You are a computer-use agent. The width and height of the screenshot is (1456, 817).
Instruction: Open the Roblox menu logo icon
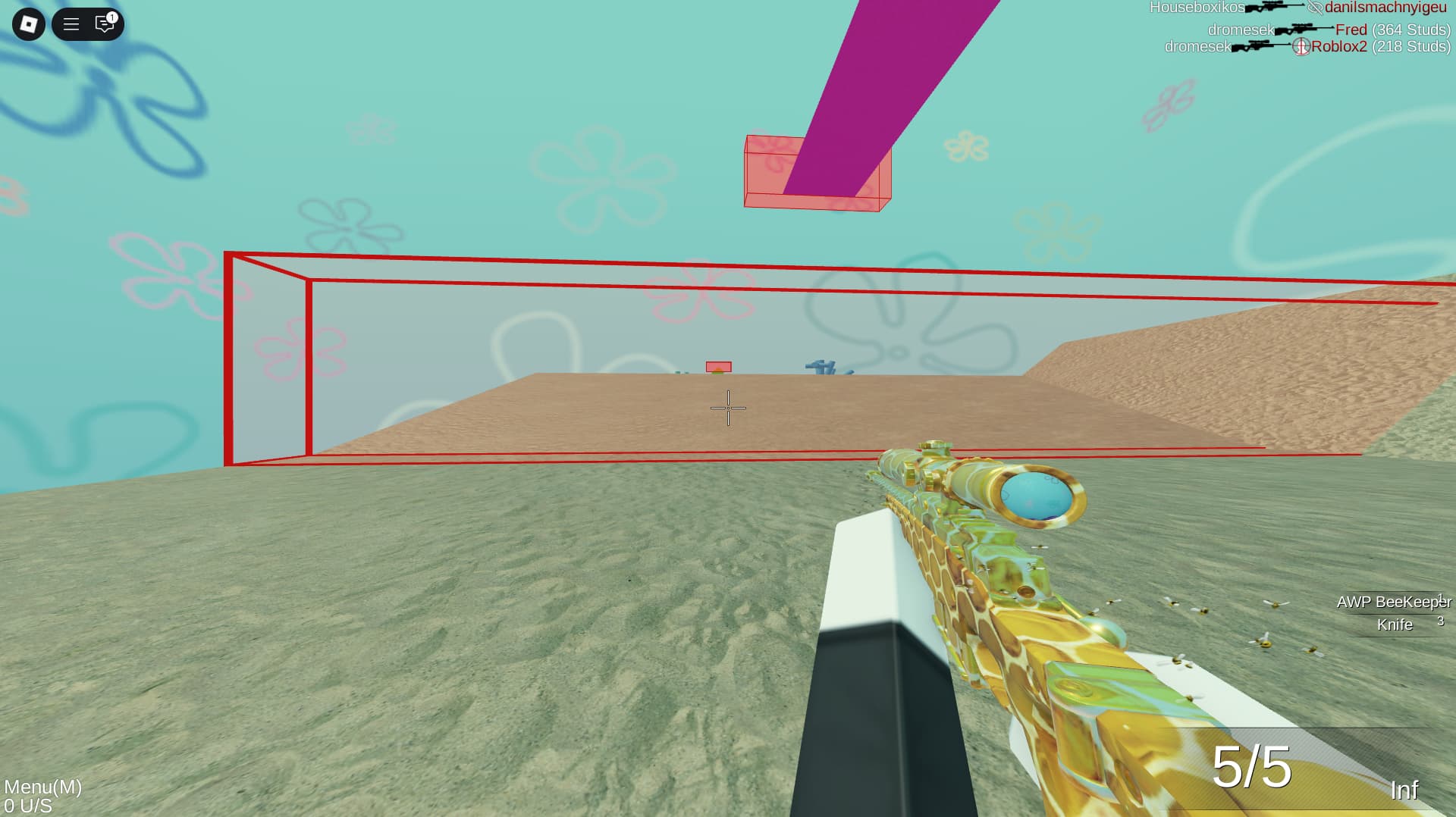pos(28,25)
